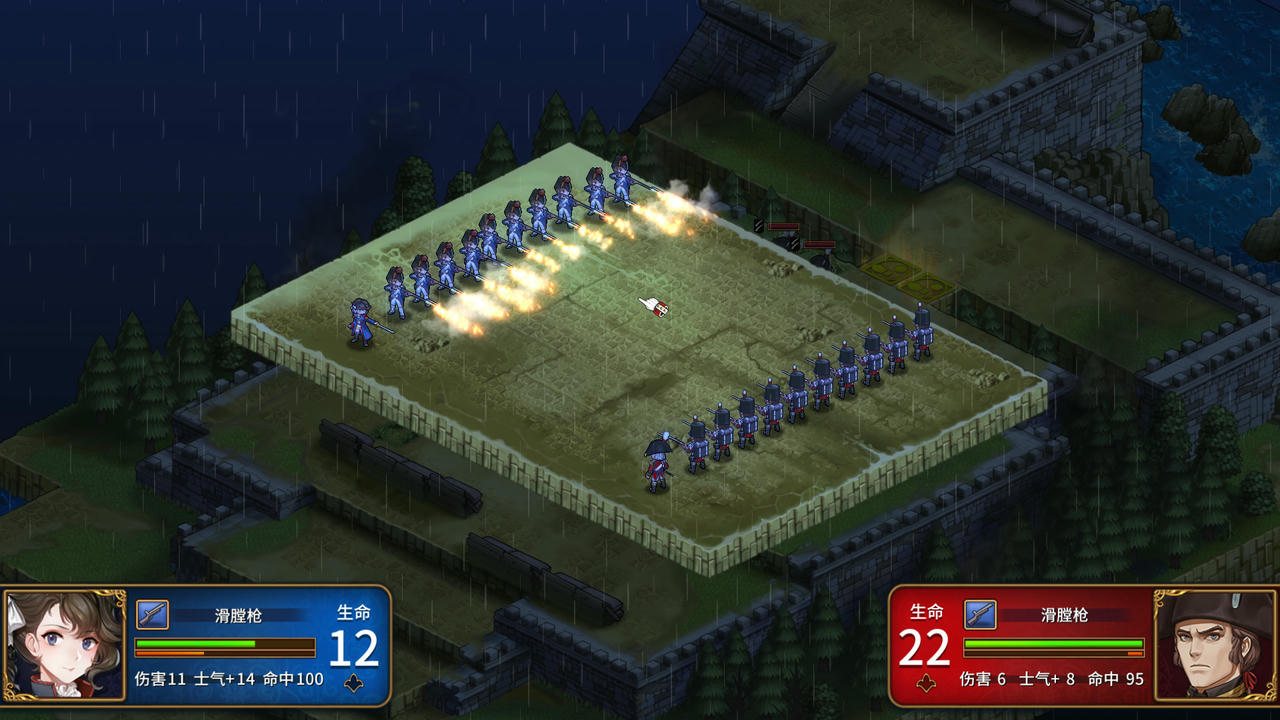Select the musket icon in the blue panel
Screen dimensions: 1280x720
click(152, 614)
